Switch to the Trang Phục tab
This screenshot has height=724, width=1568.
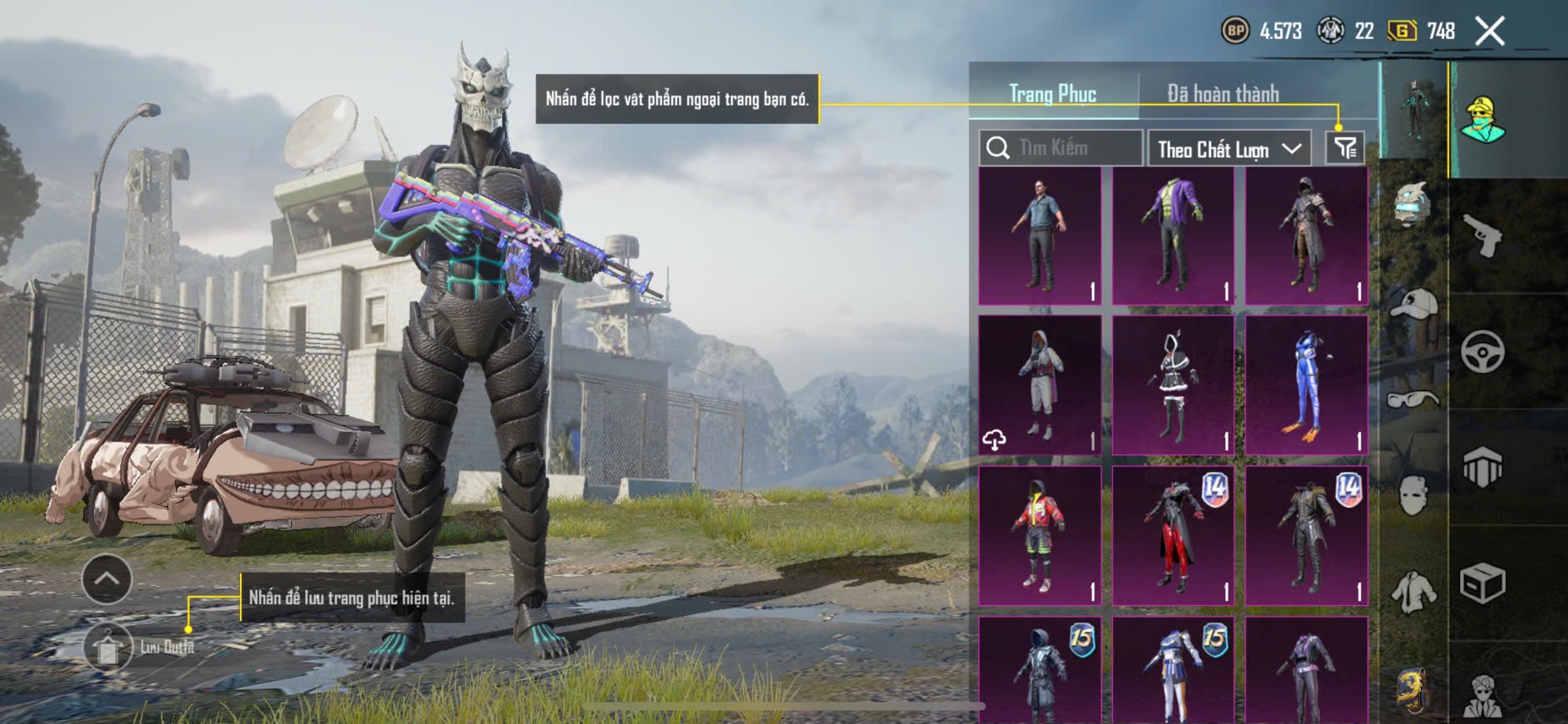[x=1052, y=94]
